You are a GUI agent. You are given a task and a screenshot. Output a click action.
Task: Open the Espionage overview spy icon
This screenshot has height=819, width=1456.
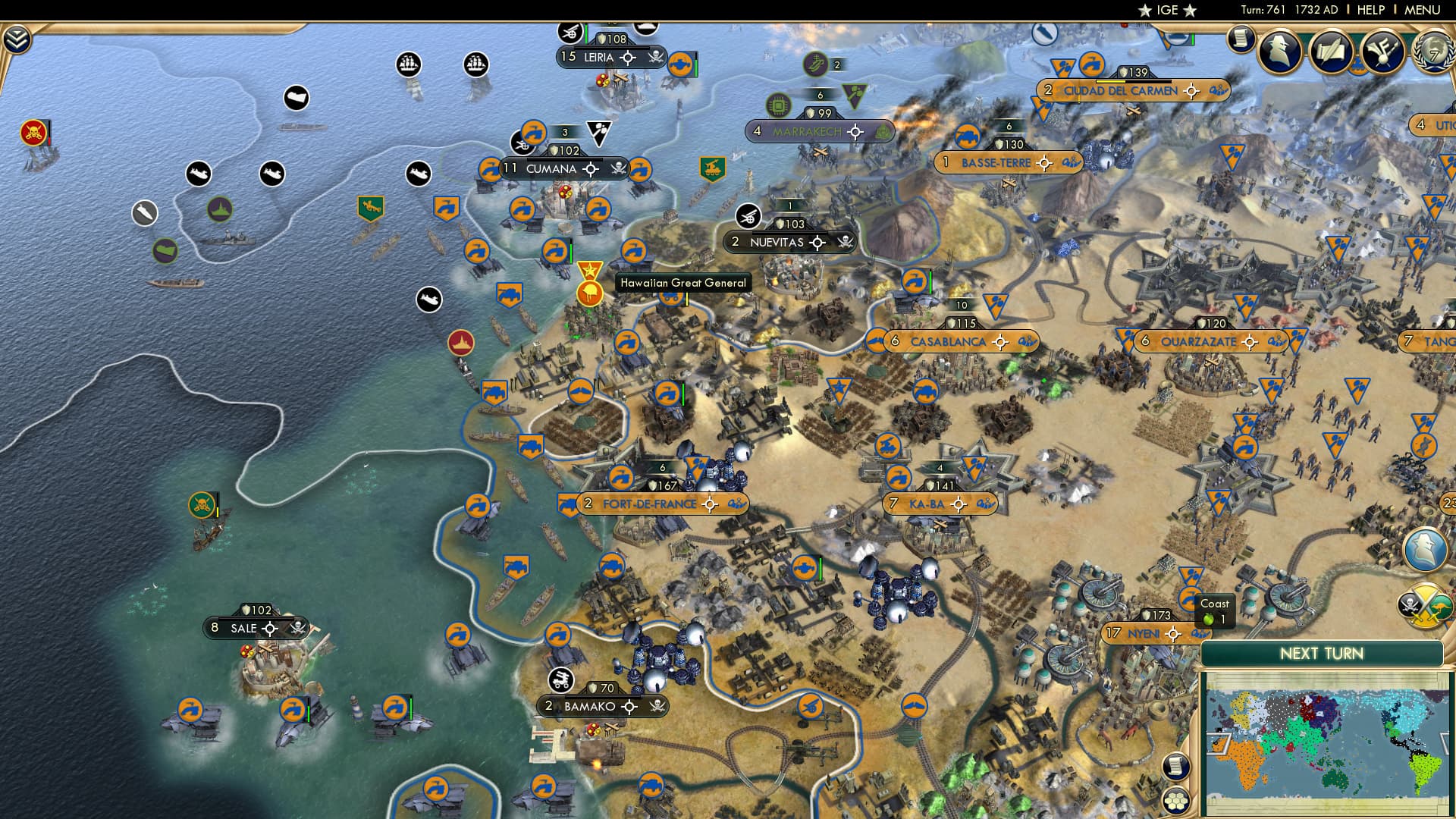pyautogui.click(x=1280, y=50)
